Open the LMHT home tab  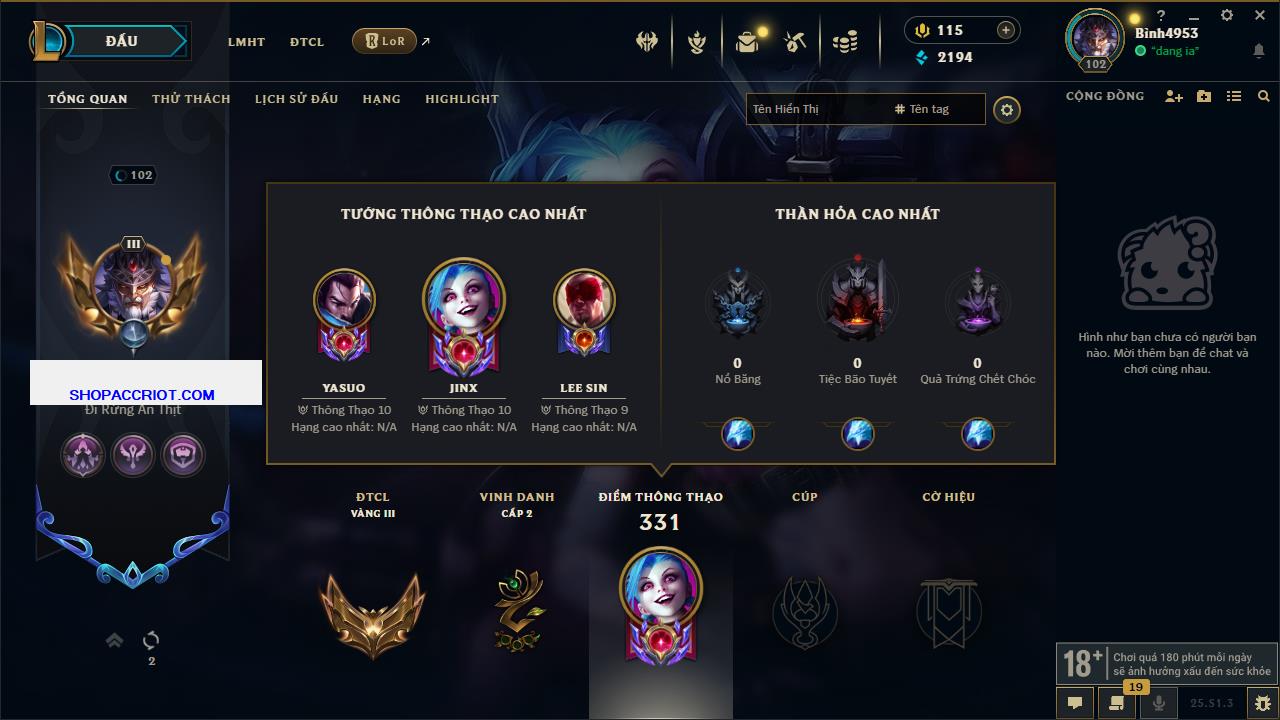coord(246,42)
